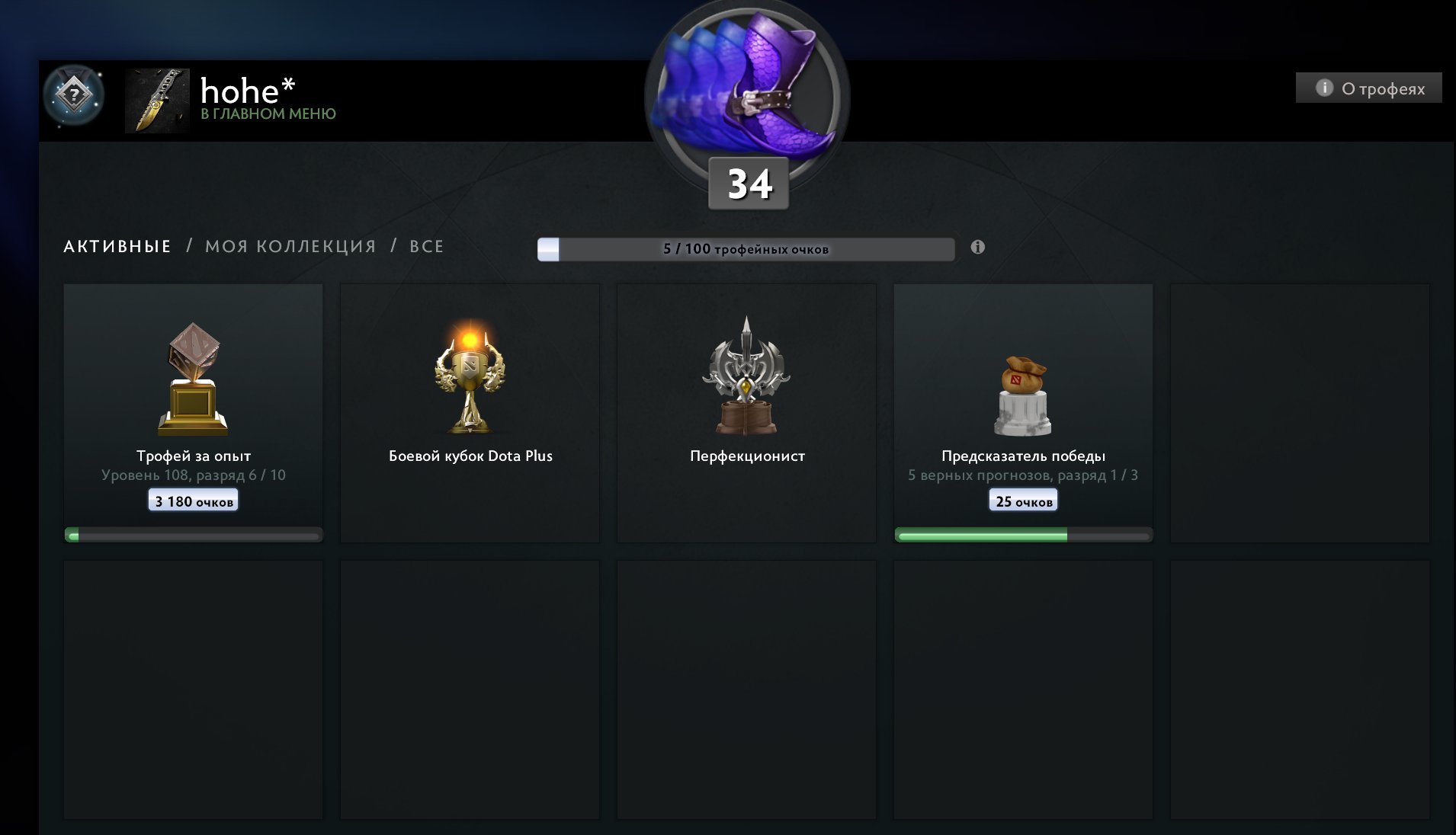This screenshot has width=1456, height=835.
Task: Open the ВСЕ trophies tab
Action: (x=425, y=246)
